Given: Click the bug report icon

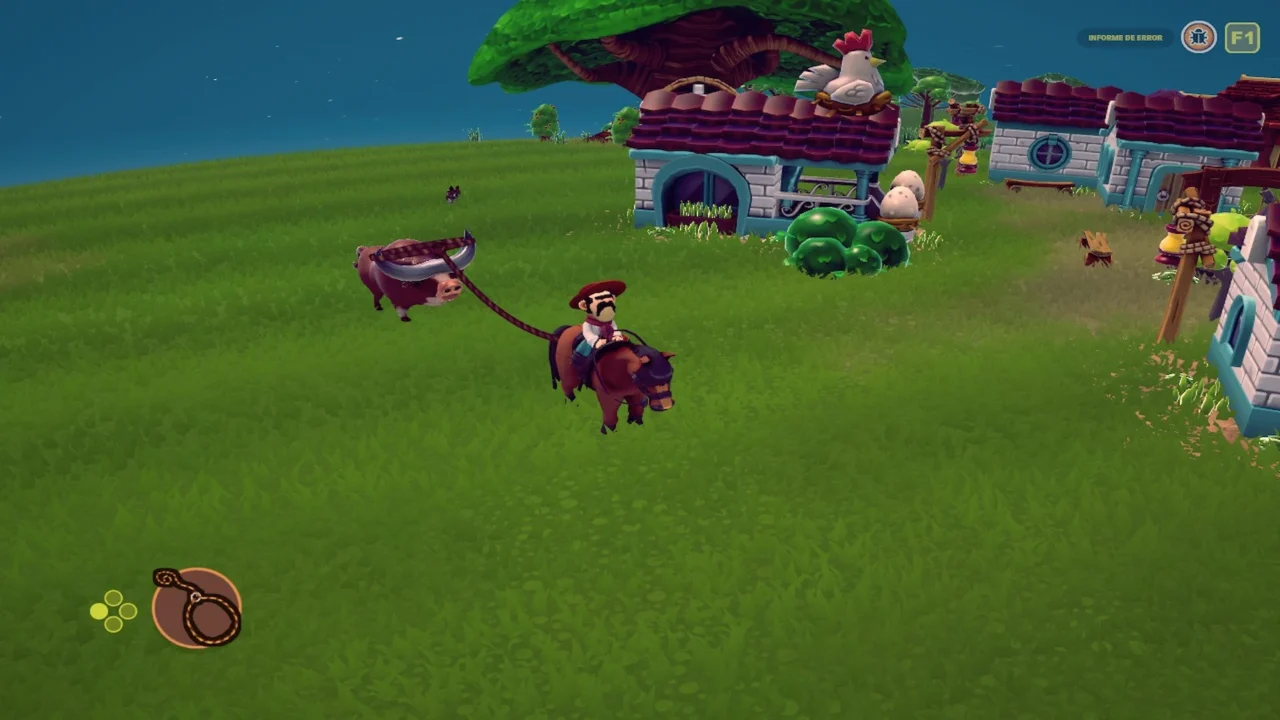Looking at the screenshot, I should pos(1199,37).
